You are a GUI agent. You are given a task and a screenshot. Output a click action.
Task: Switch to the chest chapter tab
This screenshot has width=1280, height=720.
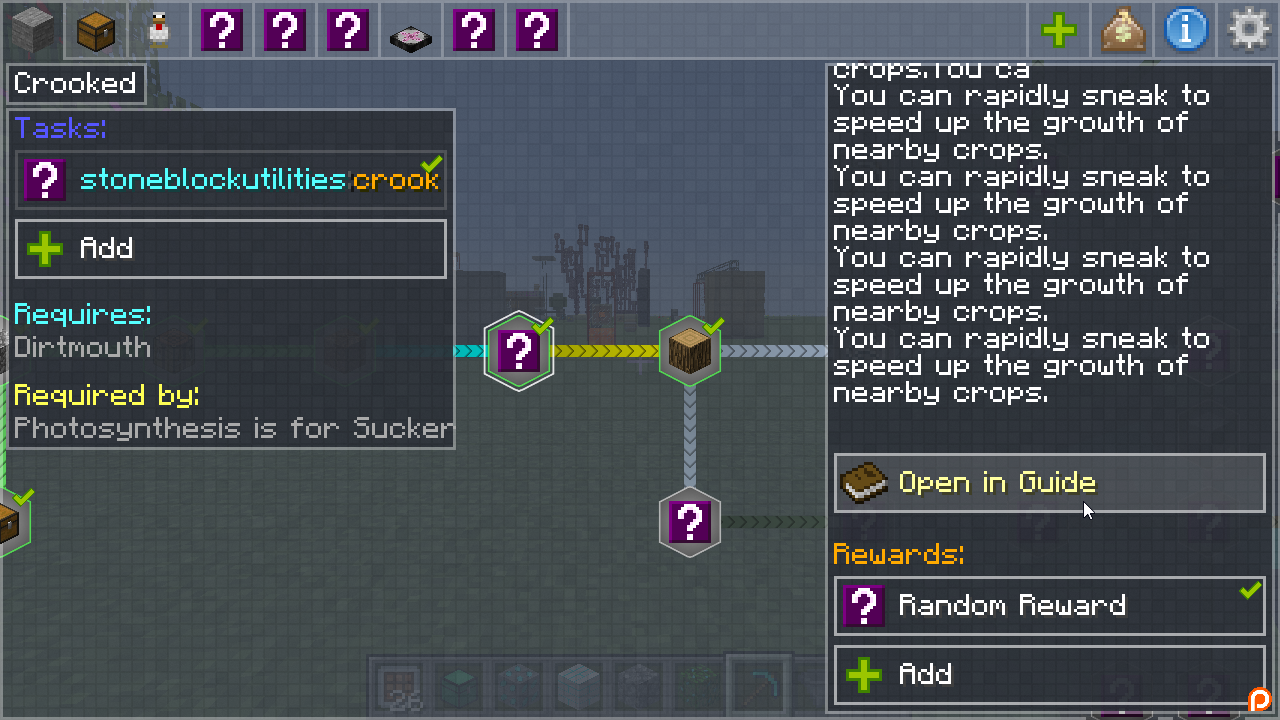(x=96, y=31)
